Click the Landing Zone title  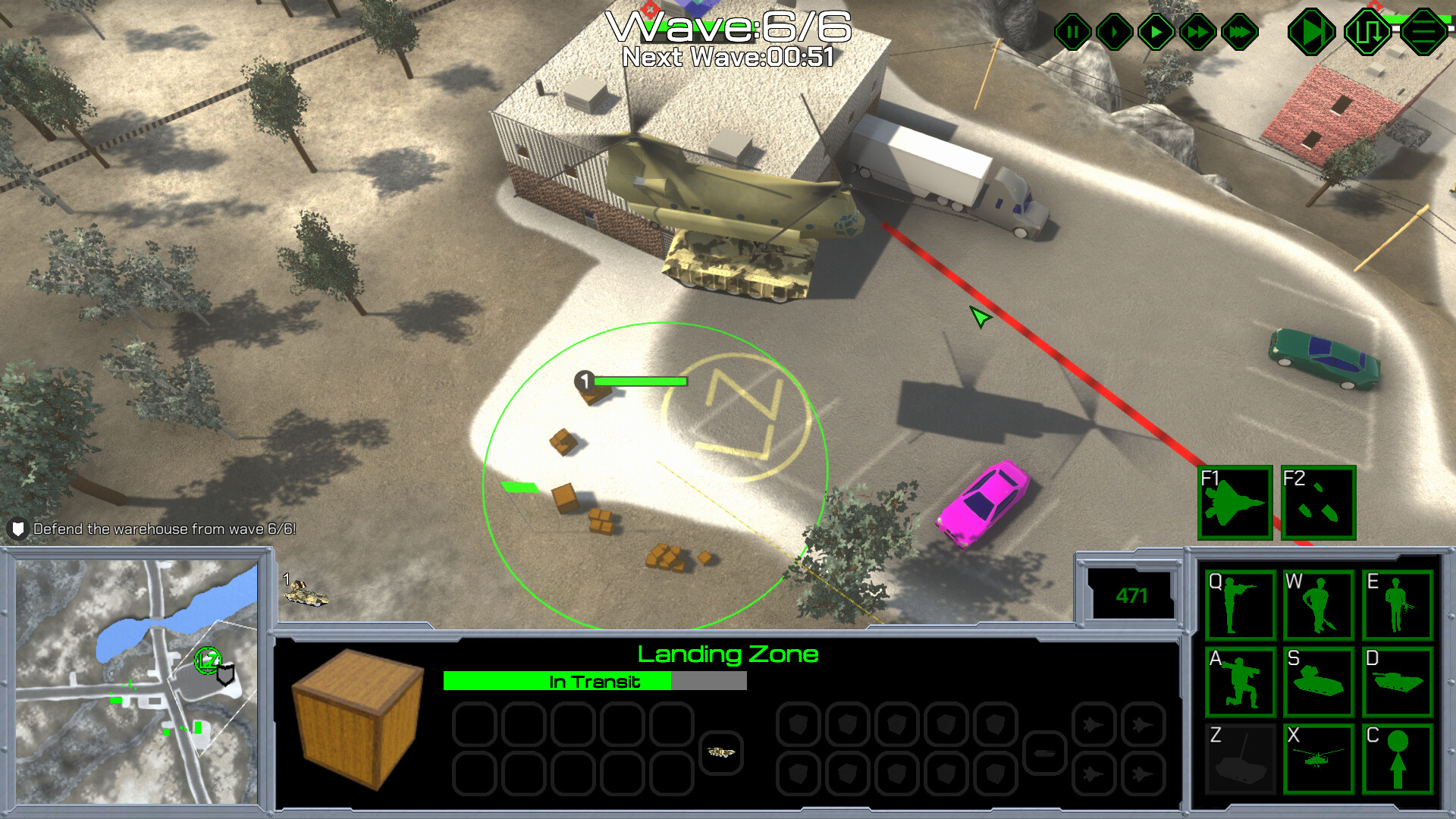(x=728, y=654)
